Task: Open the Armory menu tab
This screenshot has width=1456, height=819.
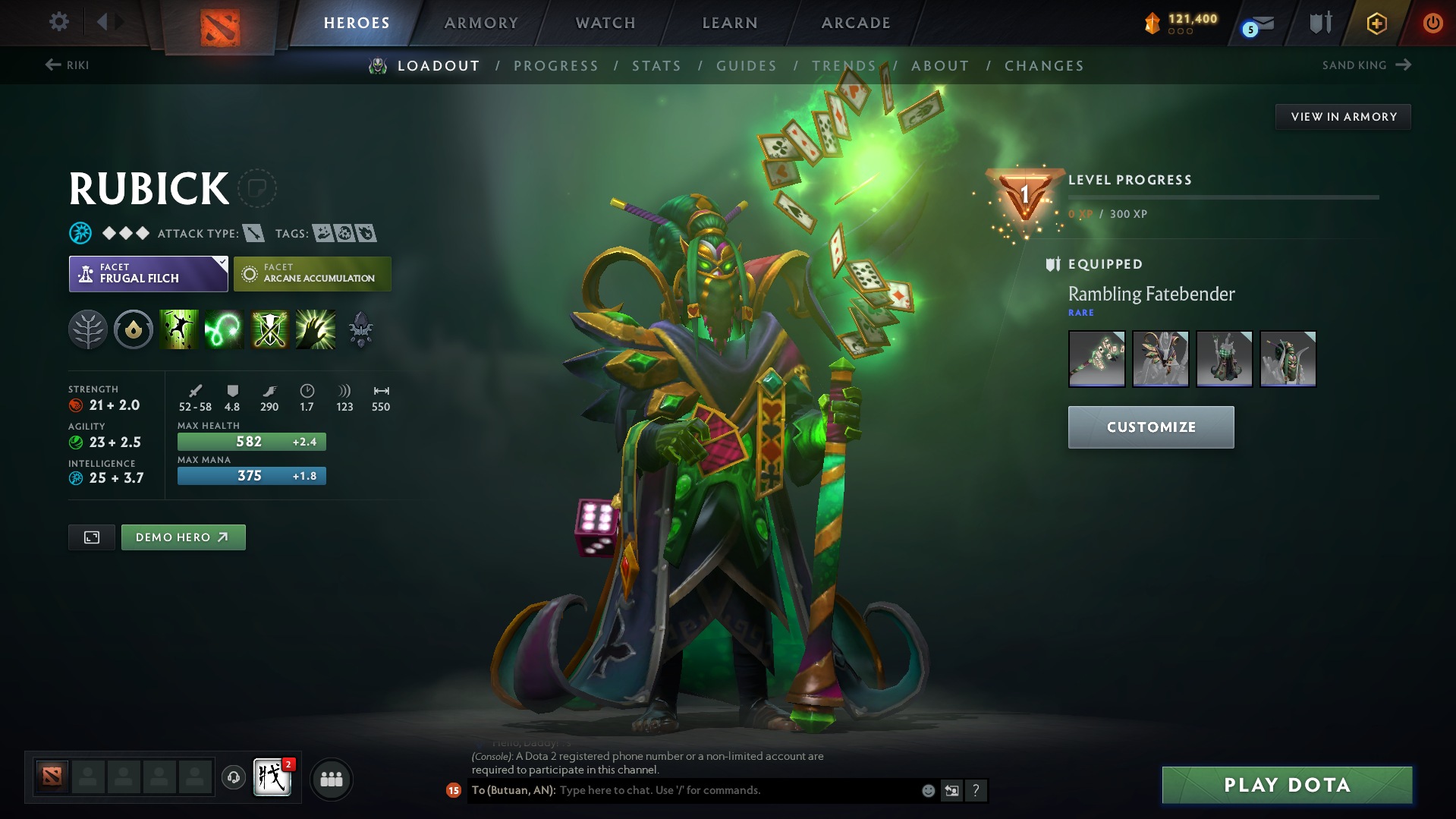Action: tap(480, 22)
